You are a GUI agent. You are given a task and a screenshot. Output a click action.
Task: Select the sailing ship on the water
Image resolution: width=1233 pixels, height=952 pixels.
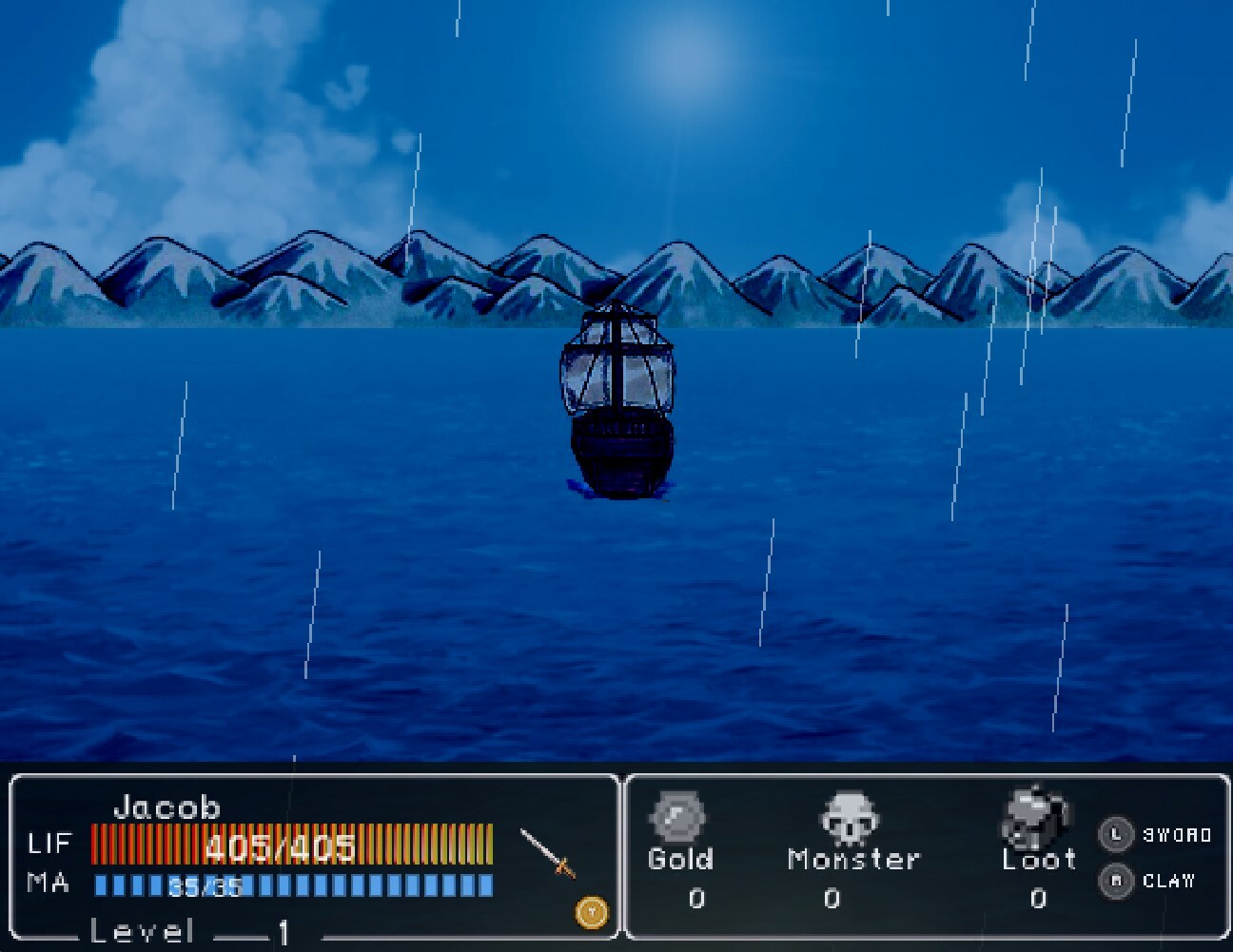point(618,399)
